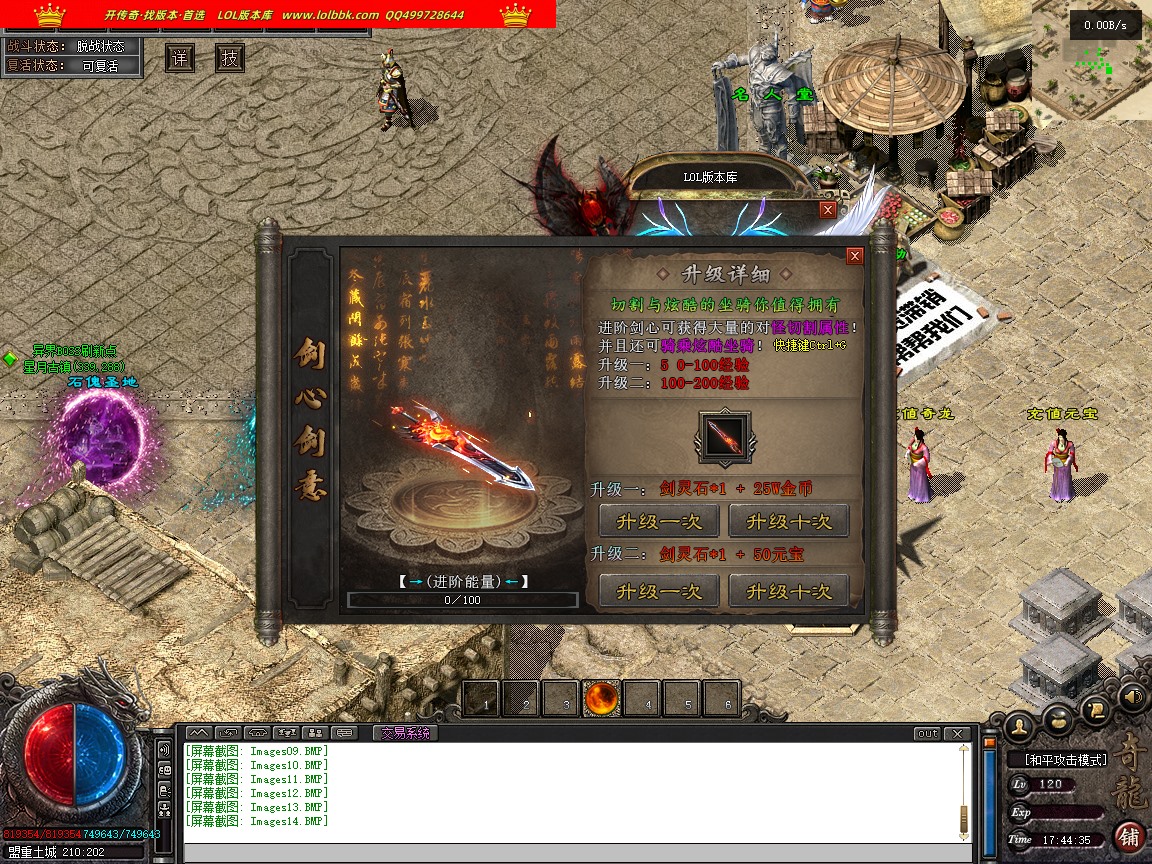Screen dimensions: 1152x864
Task: Open the 交易系统 trade system tab
Action: [x=404, y=733]
